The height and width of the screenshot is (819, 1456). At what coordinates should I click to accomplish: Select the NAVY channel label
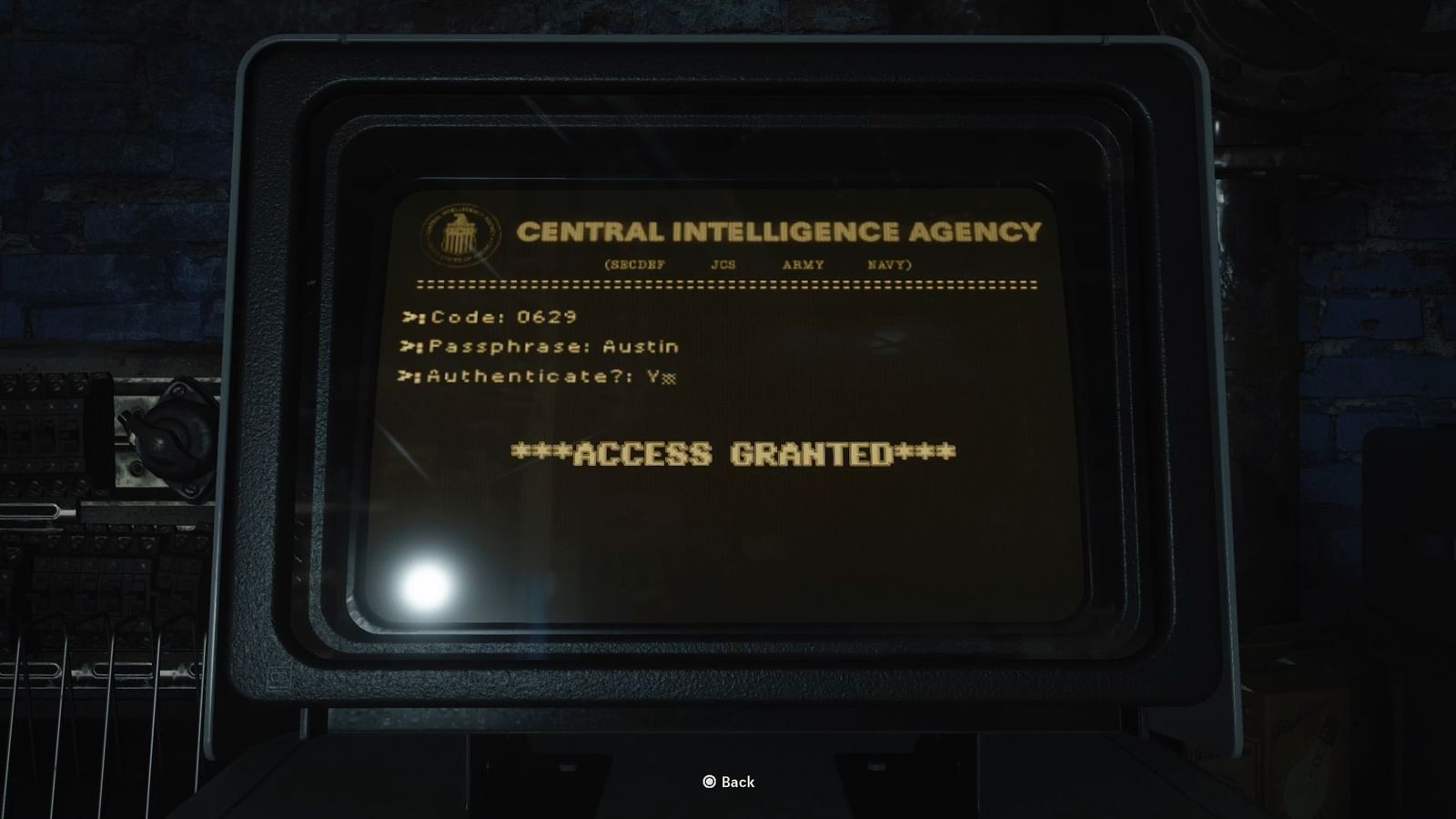[885, 263]
